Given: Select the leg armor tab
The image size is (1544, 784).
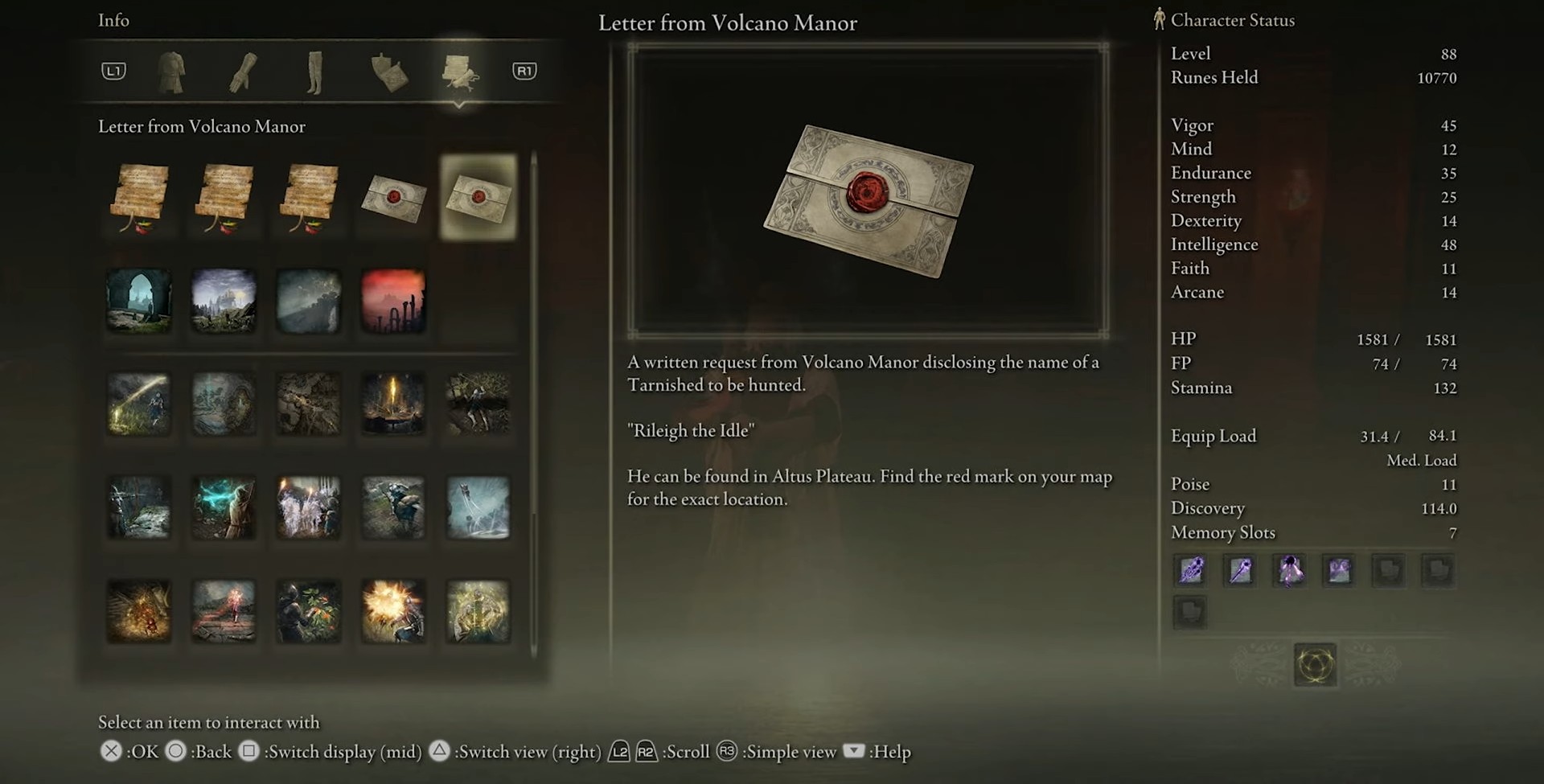Looking at the screenshot, I should pos(314,72).
